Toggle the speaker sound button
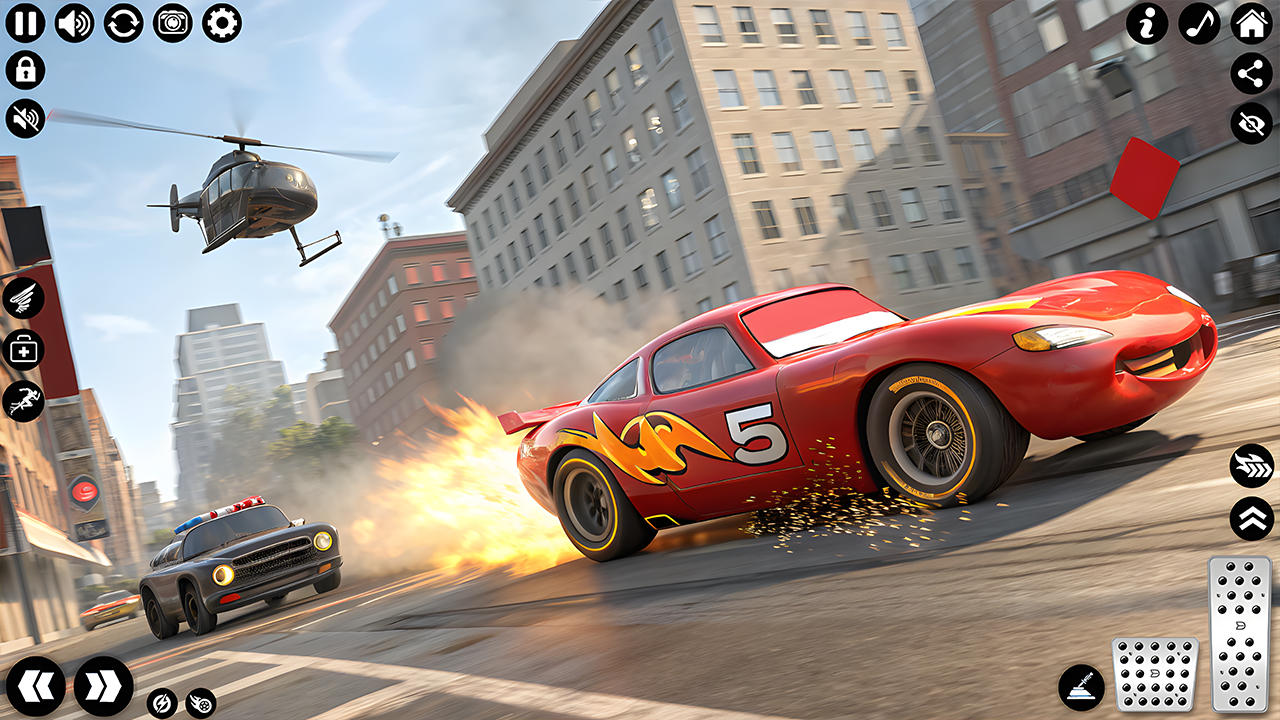This screenshot has width=1280, height=720. (x=74, y=22)
